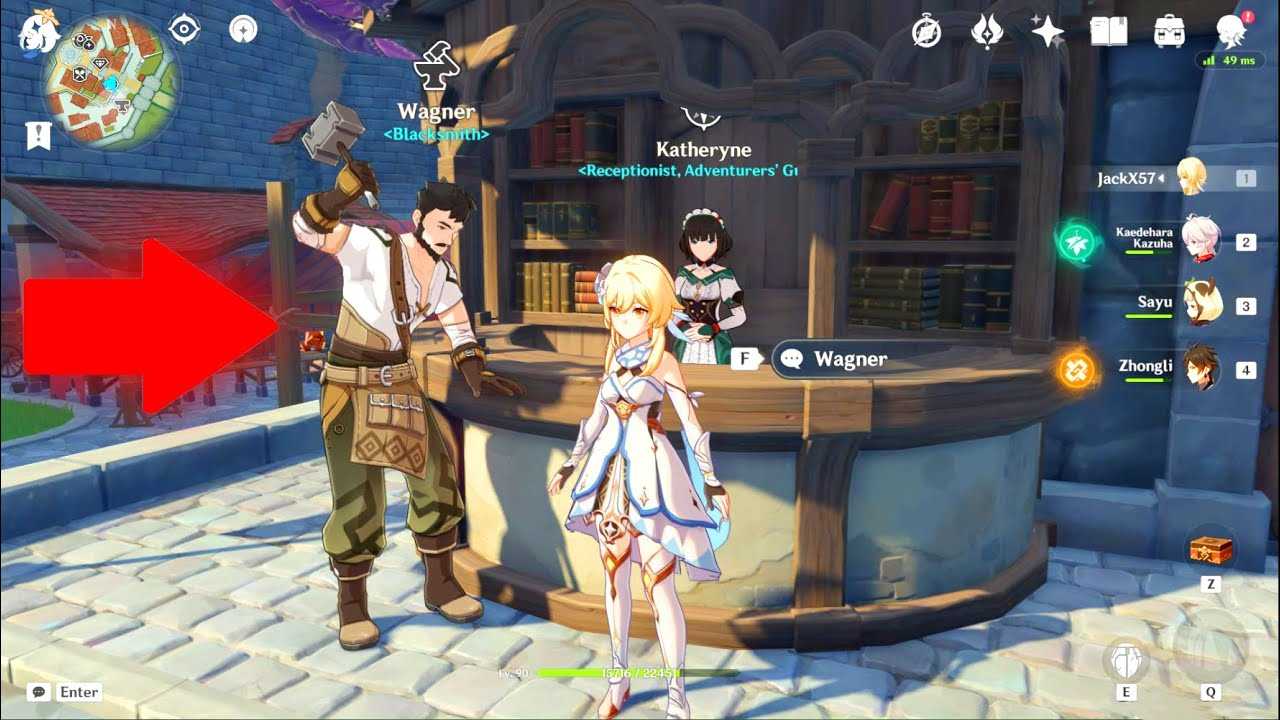This screenshot has height=720, width=1280.
Task: Switch to Sayu in the party list
Action: click(1200, 303)
